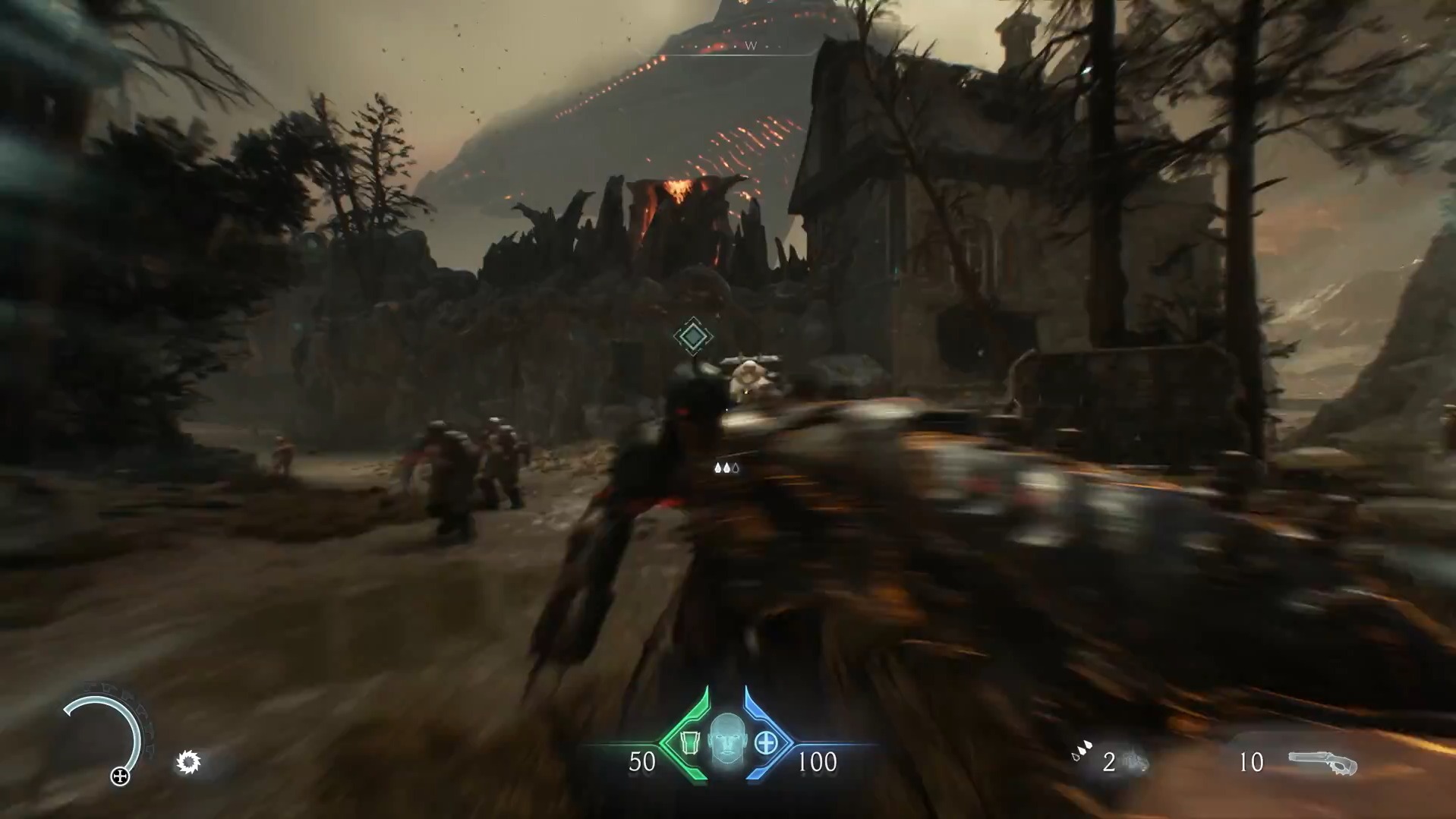Select the melee gauntlet icon

point(1135,761)
